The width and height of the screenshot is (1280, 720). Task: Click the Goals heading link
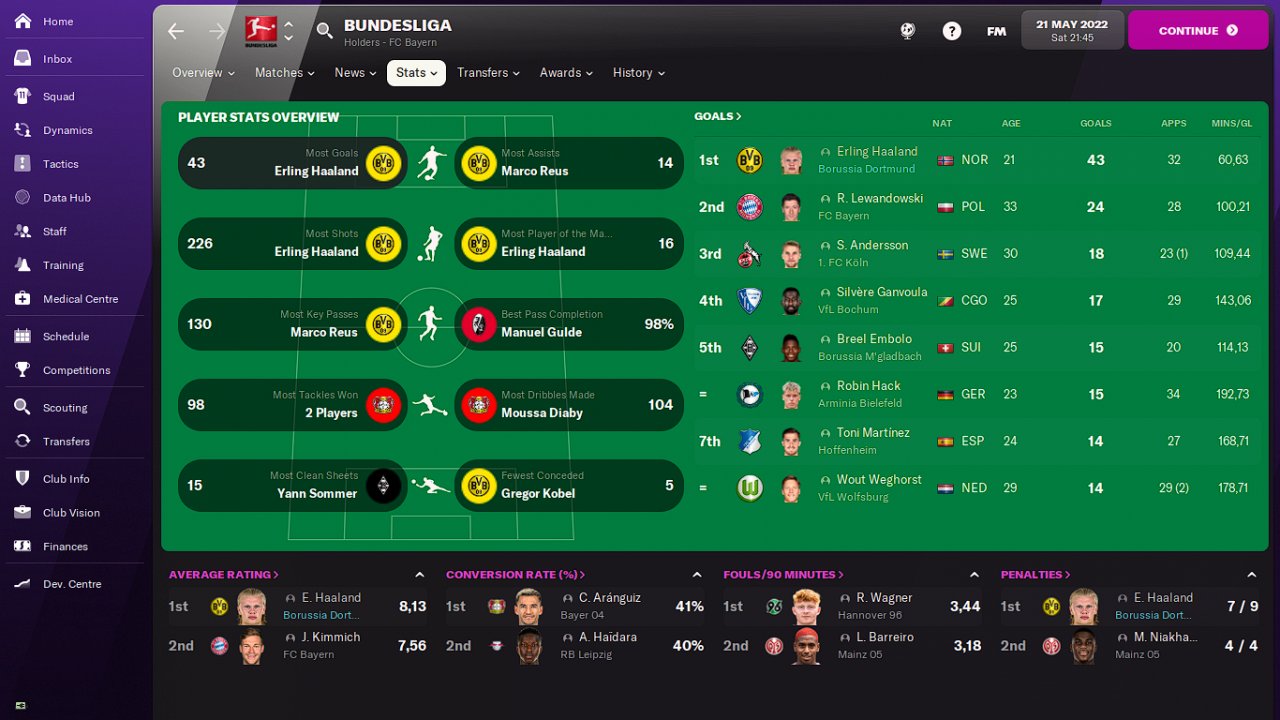pyautogui.click(x=717, y=117)
